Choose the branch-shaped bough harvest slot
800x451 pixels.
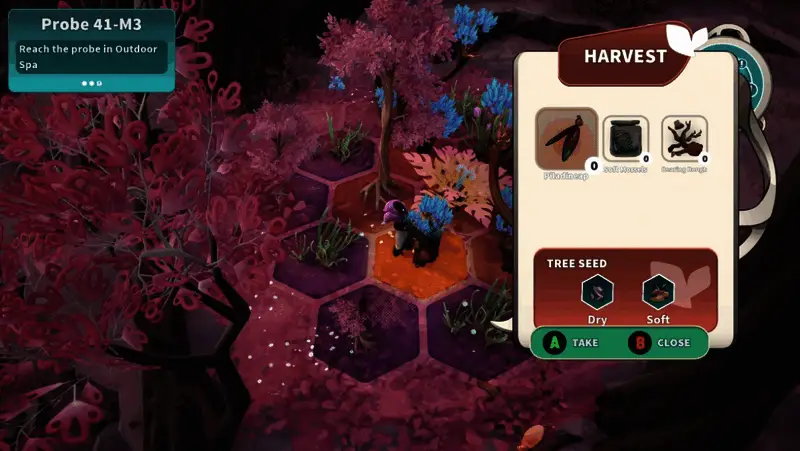pos(684,139)
